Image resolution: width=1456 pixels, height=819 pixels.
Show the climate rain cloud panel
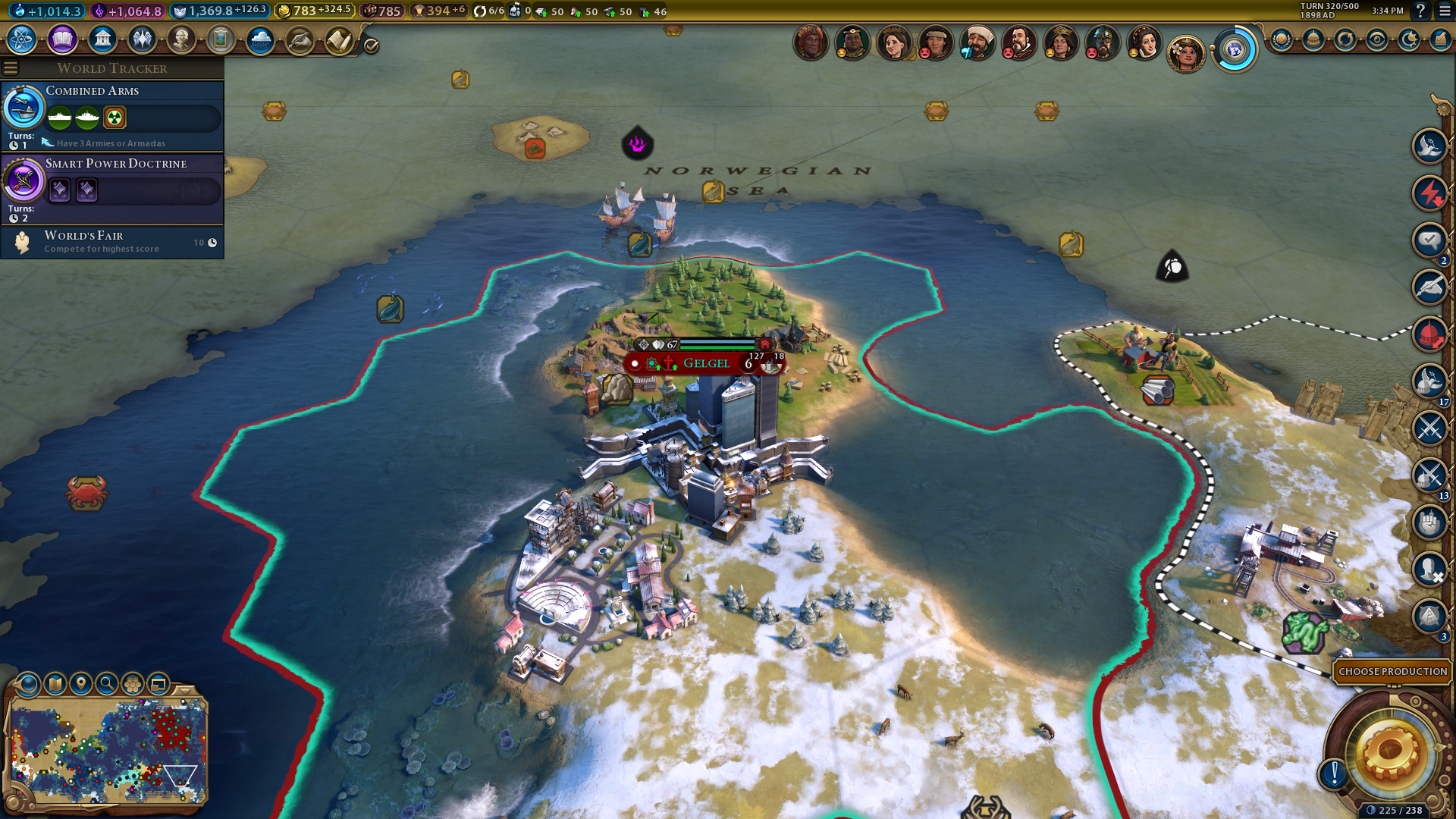[260, 39]
